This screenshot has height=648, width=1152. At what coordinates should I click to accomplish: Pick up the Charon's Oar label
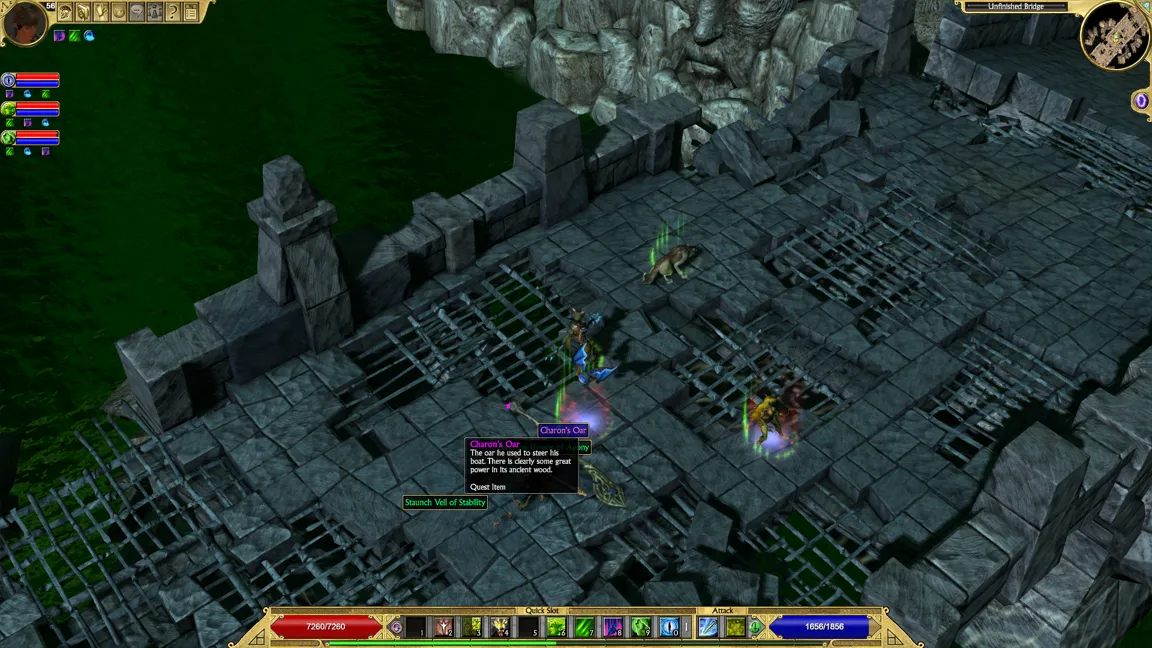point(563,430)
